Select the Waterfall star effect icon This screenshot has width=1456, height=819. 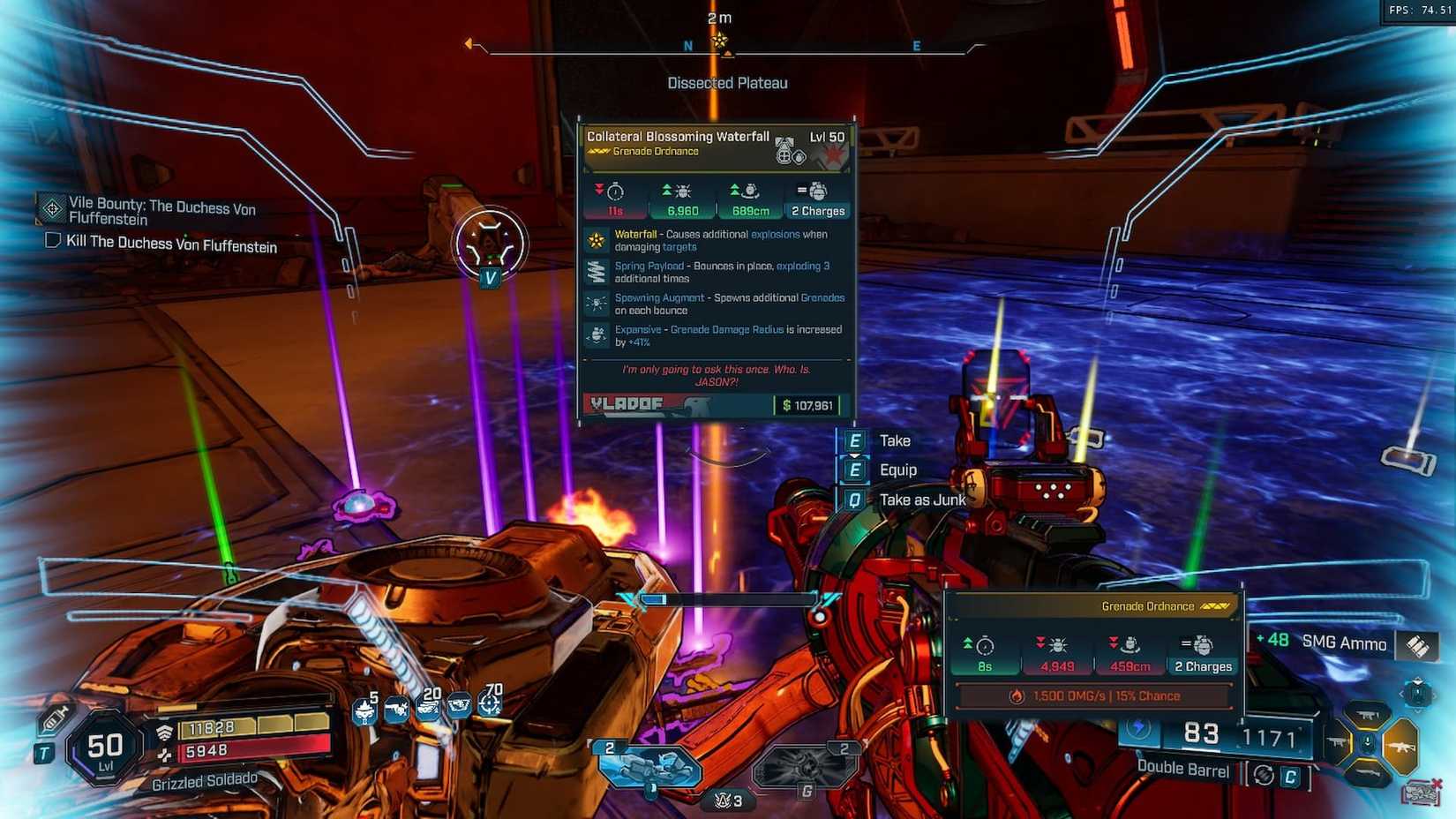coord(596,240)
